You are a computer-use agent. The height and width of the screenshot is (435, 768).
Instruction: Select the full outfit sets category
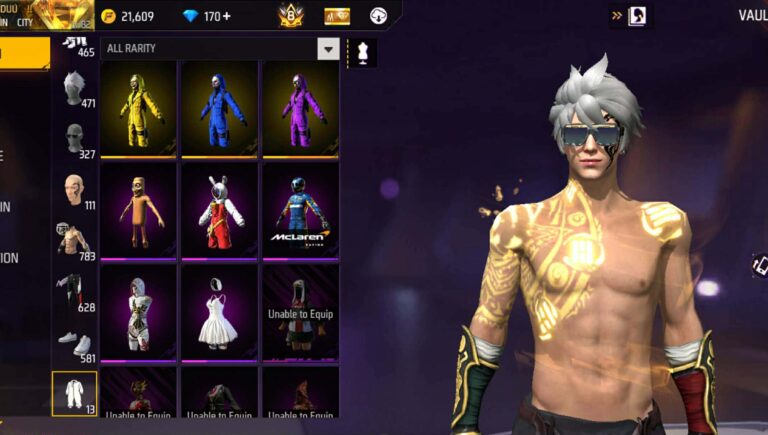click(x=74, y=394)
